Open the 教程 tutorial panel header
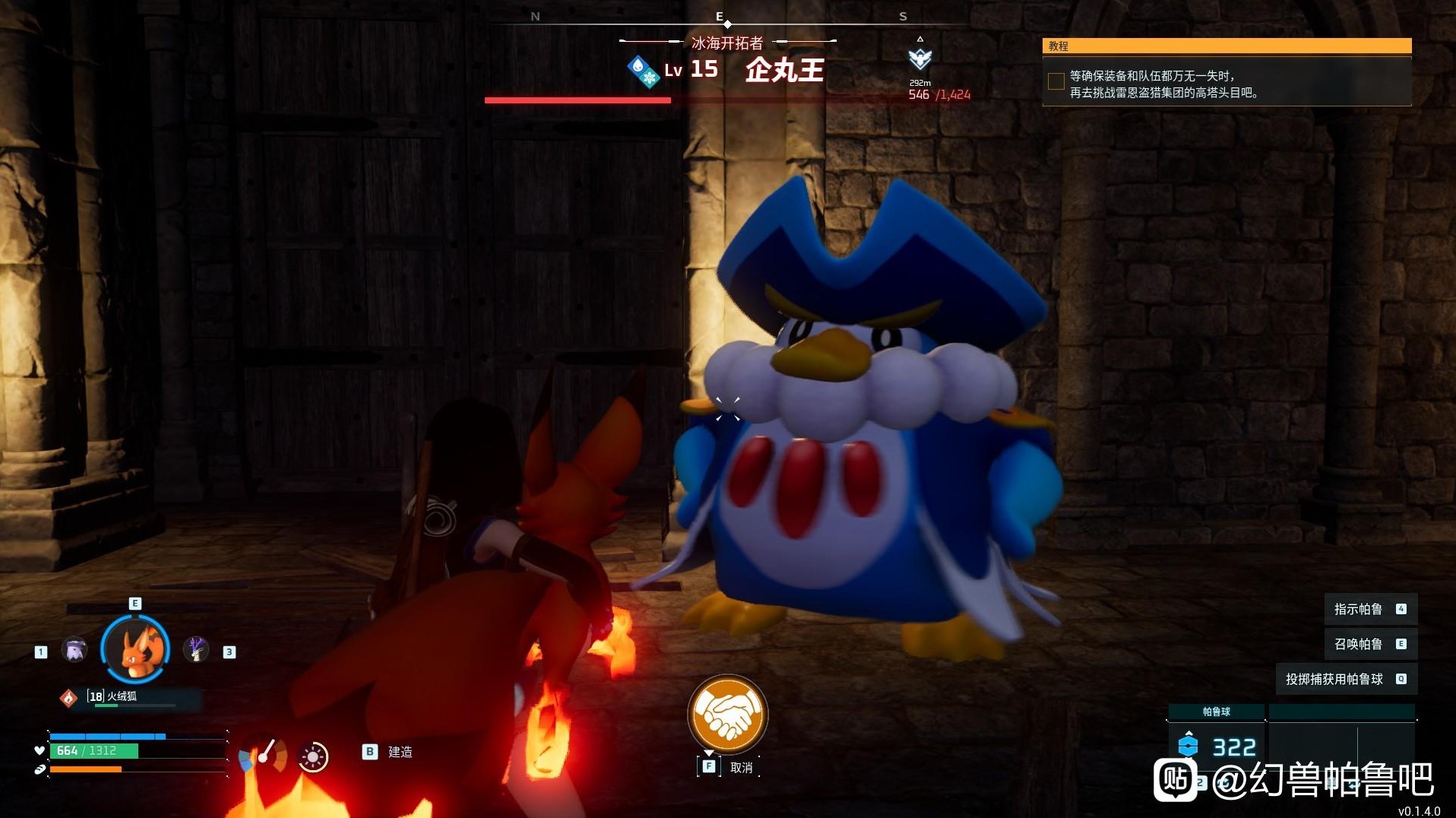 point(1227,46)
